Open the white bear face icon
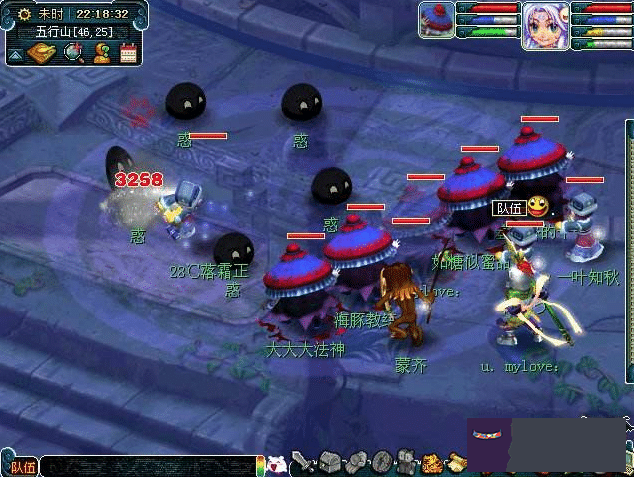Image resolution: width=634 pixels, height=477 pixels. click(x=279, y=465)
